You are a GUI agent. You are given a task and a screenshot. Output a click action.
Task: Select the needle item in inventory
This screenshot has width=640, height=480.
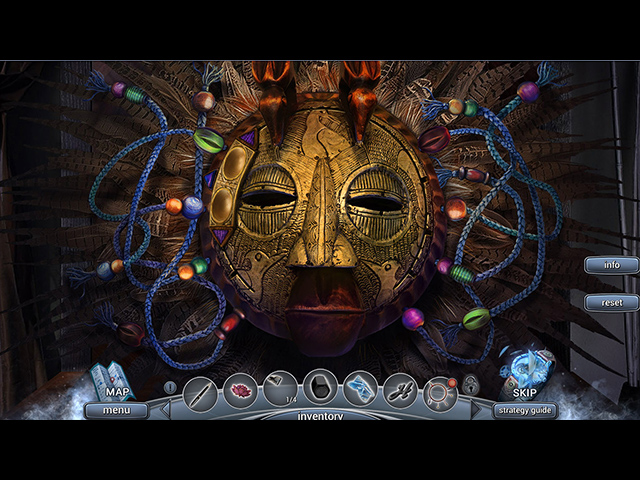coord(200,389)
